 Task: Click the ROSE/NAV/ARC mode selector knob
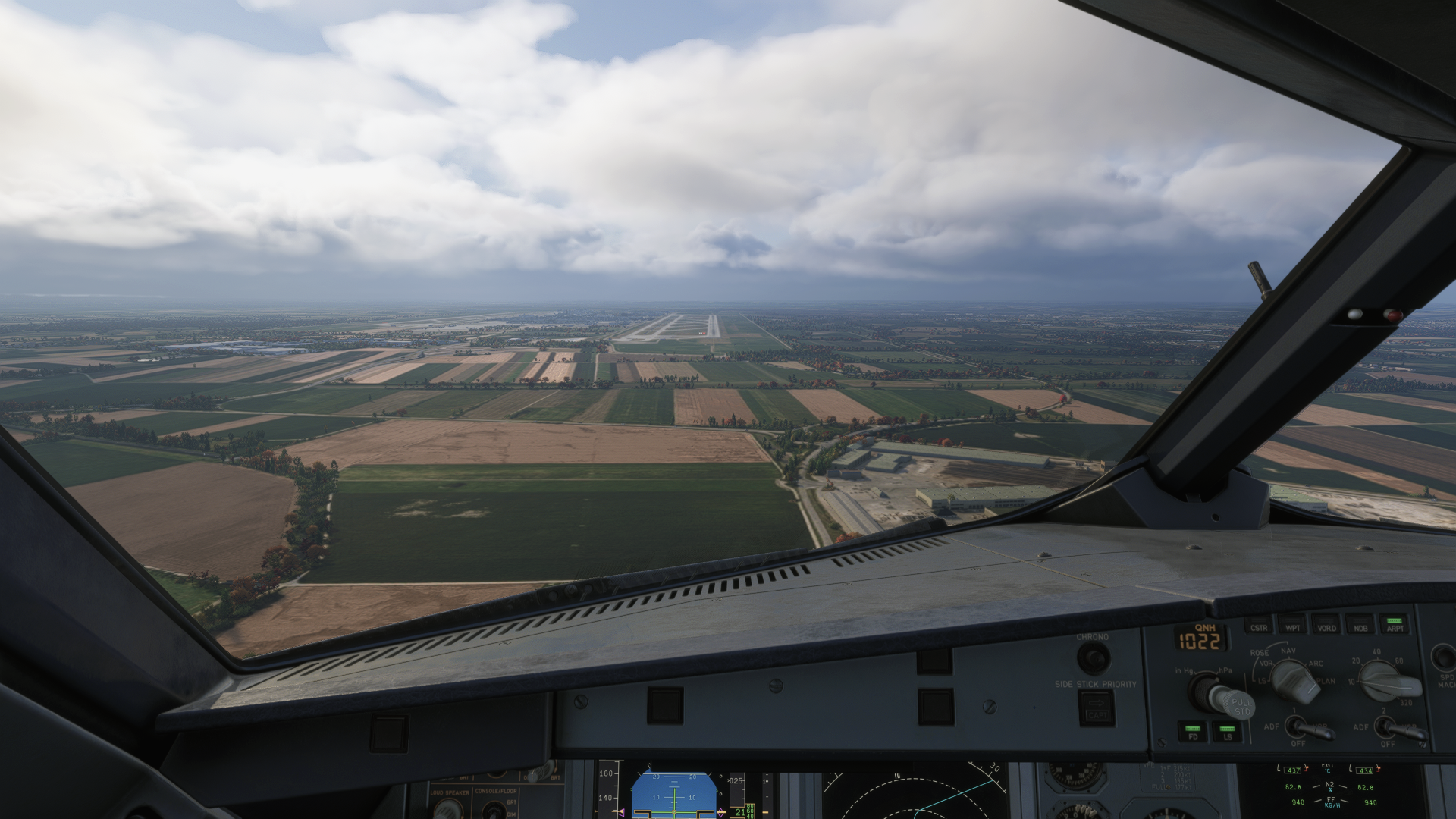(x=1294, y=679)
